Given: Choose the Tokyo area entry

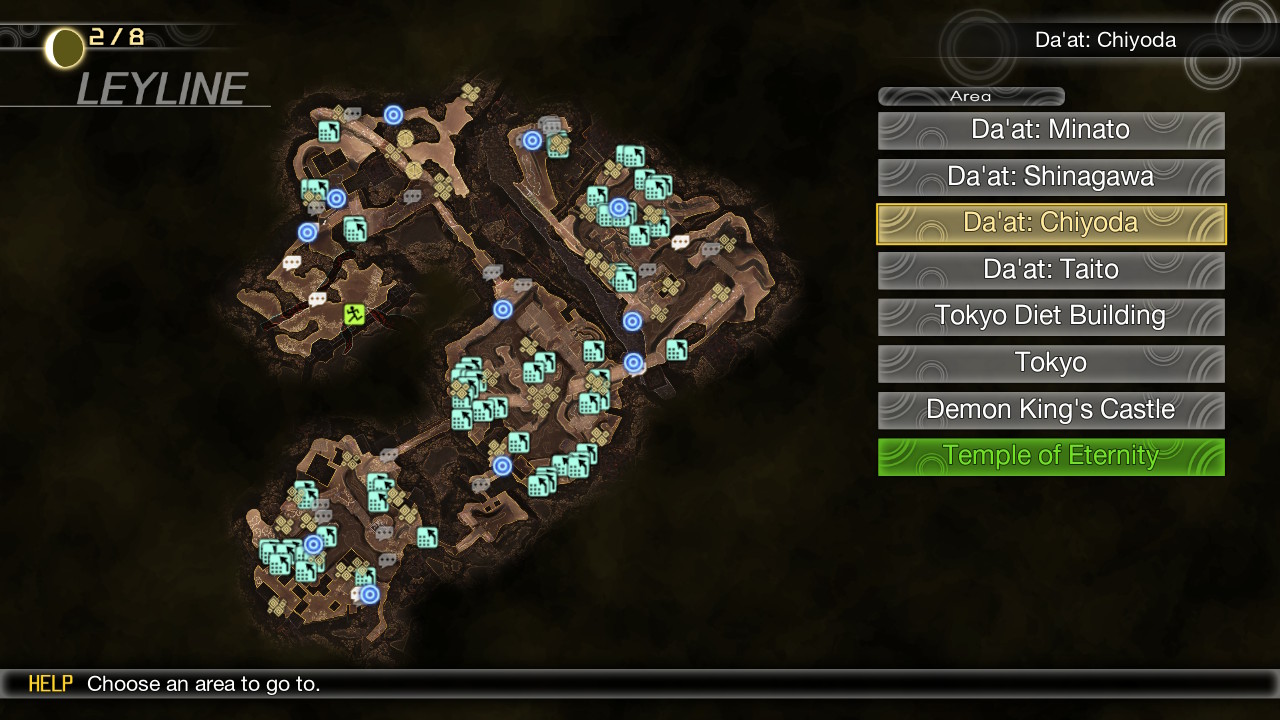Looking at the screenshot, I should (x=1050, y=363).
